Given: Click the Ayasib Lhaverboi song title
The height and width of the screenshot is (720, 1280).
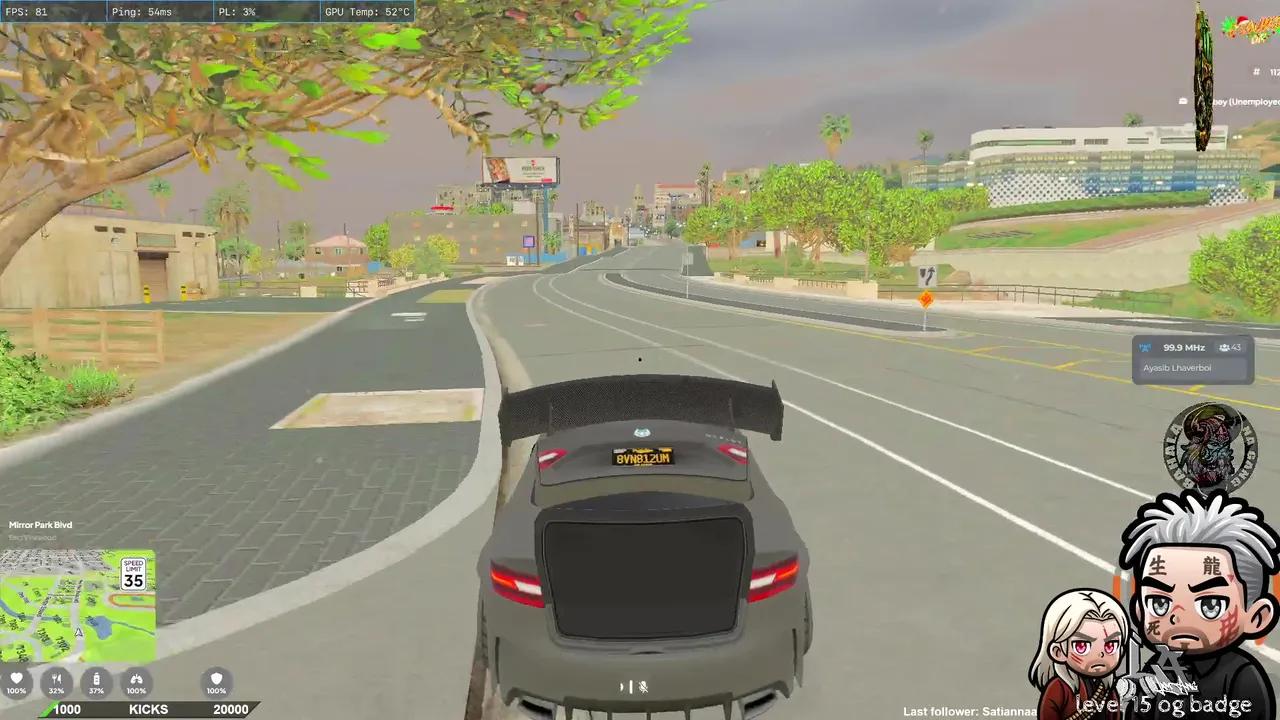Looking at the screenshot, I should (1177, 367).
